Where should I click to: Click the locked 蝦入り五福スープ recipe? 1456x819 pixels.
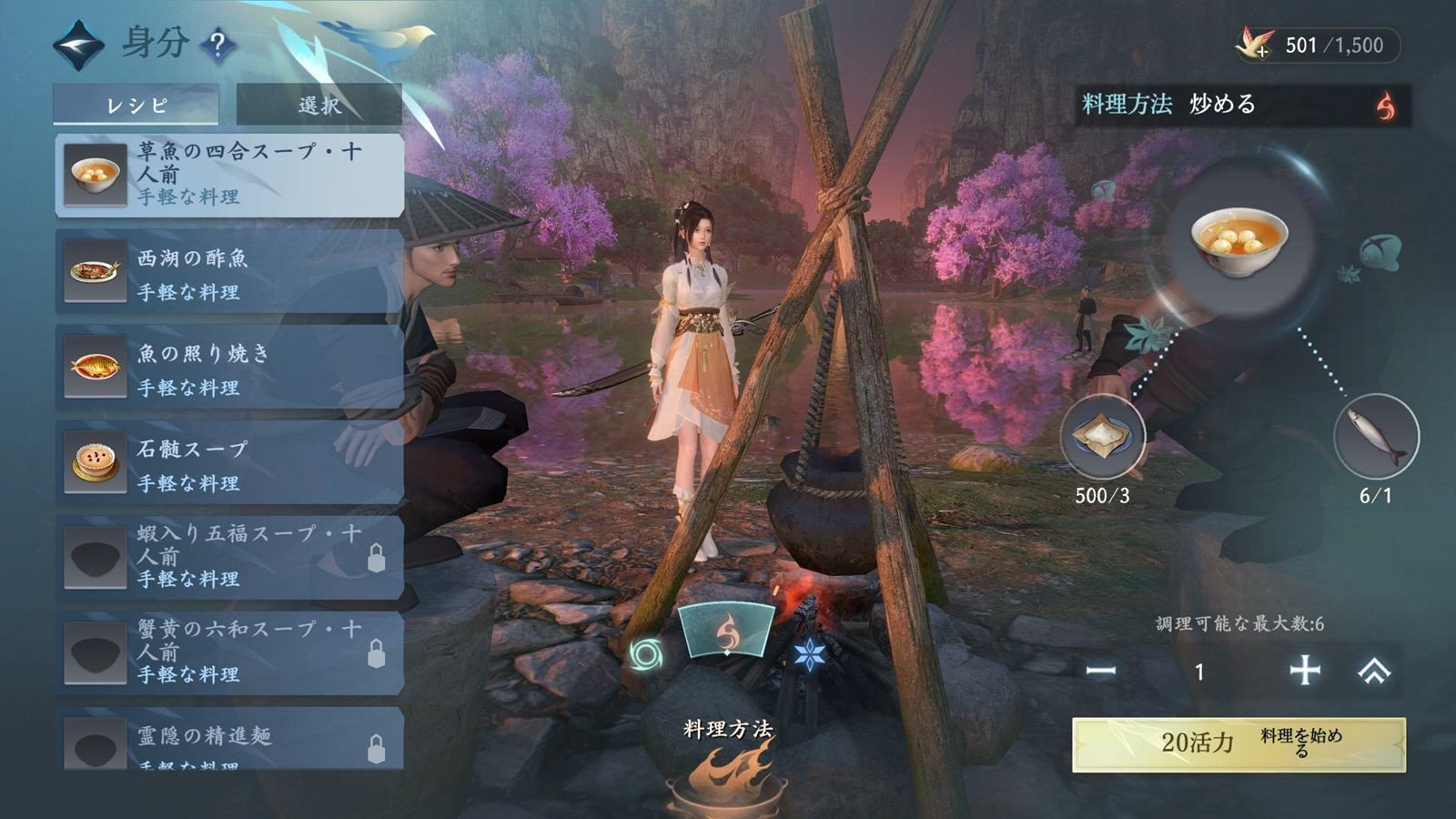pyautogui.click(x=229, y=558)
